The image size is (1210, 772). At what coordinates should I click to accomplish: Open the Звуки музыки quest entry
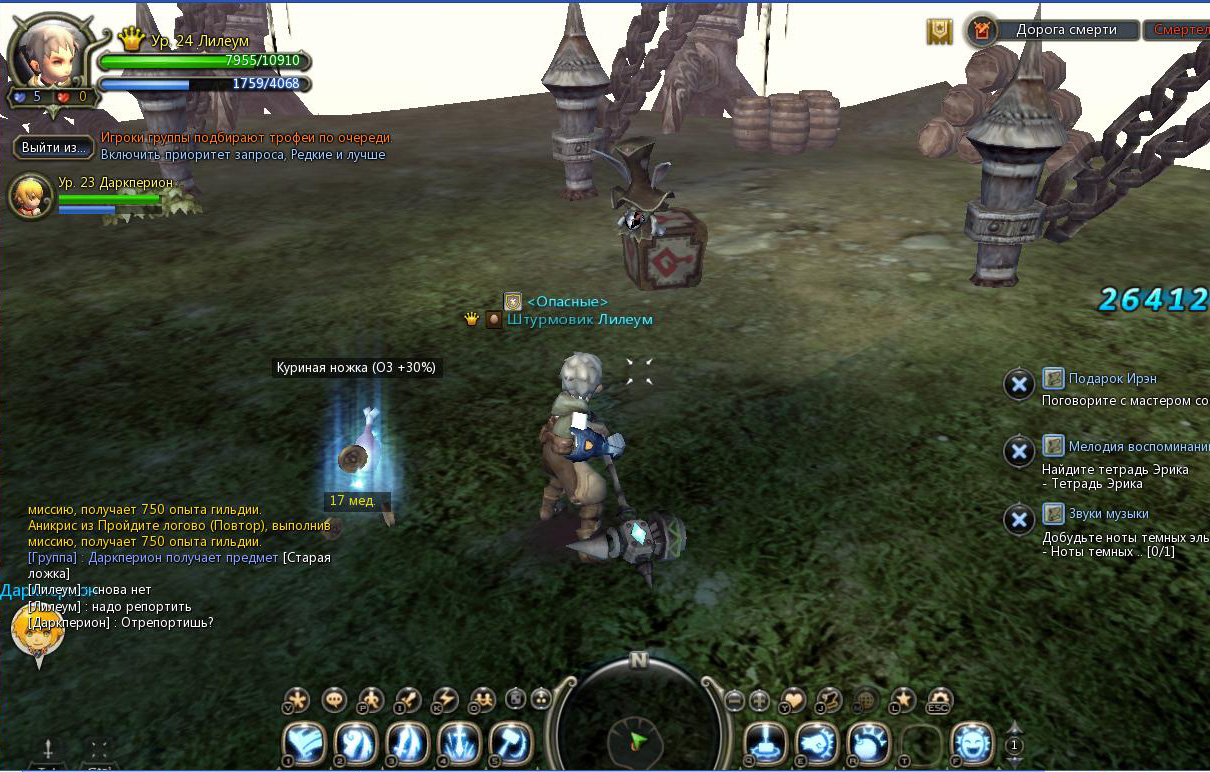click(x=1094, y=514)
